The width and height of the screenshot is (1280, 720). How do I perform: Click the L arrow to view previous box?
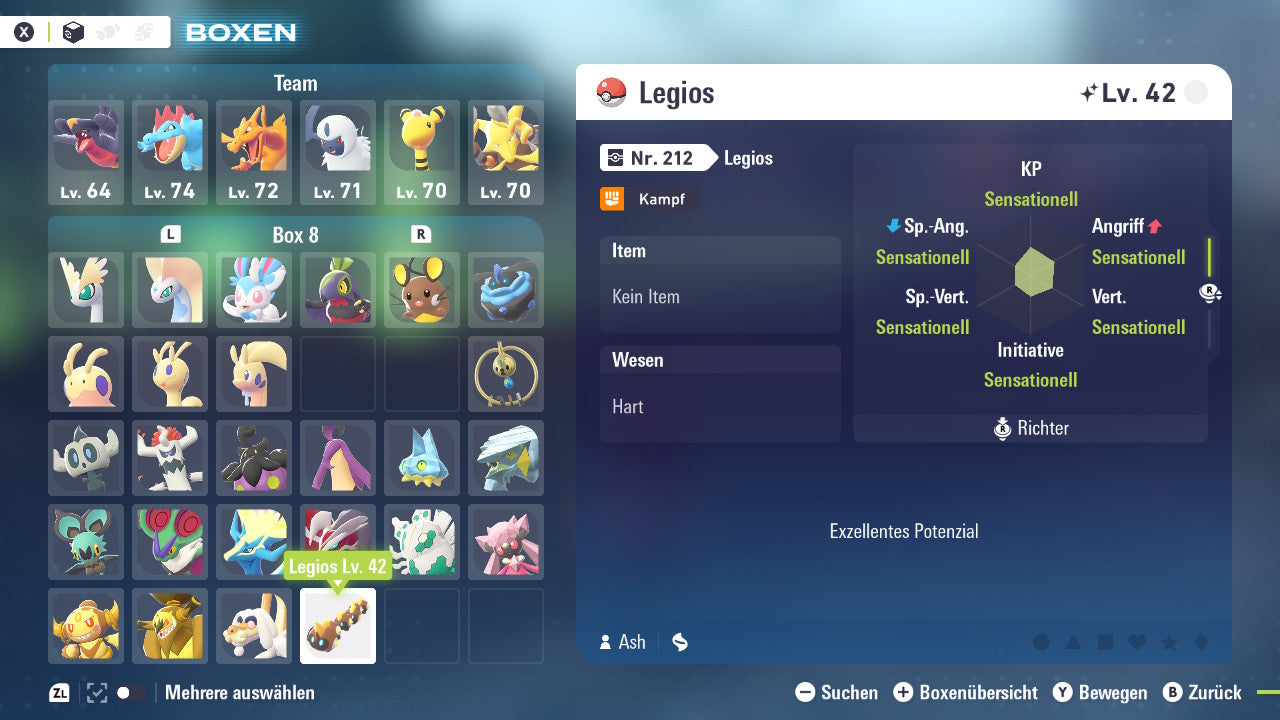(x=170, y=232)
